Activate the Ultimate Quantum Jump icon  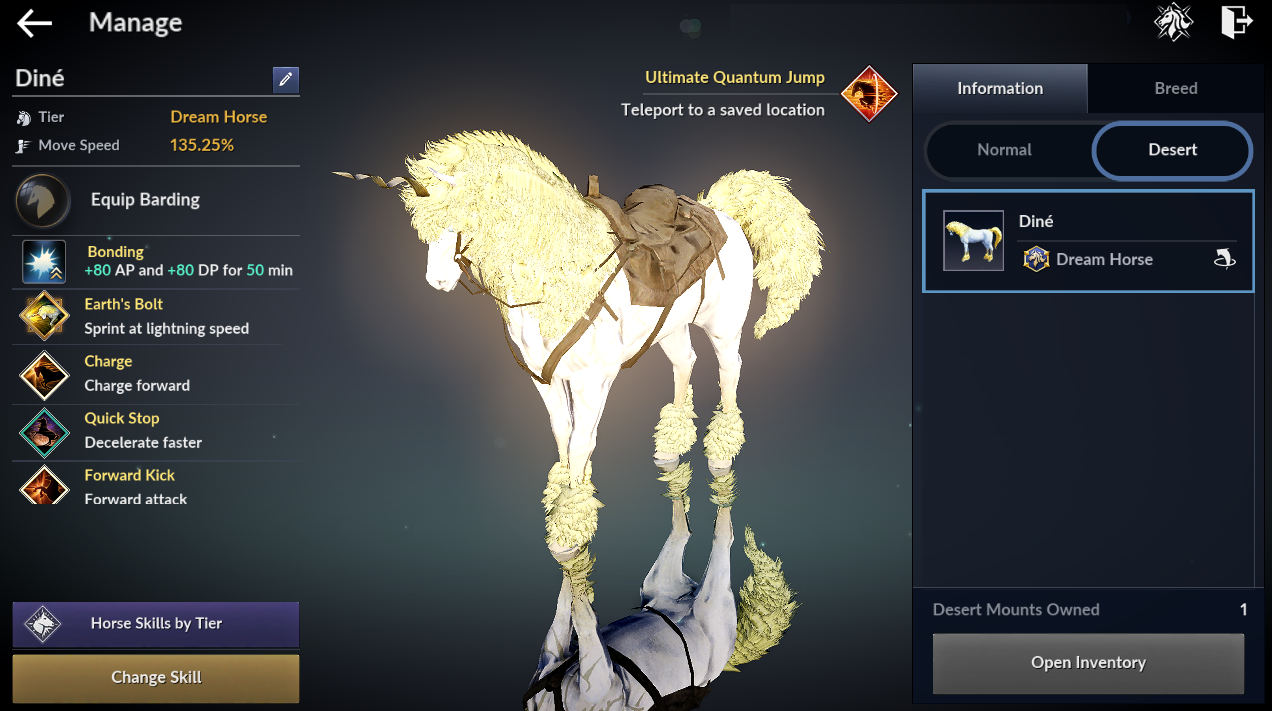coord(869,94)
